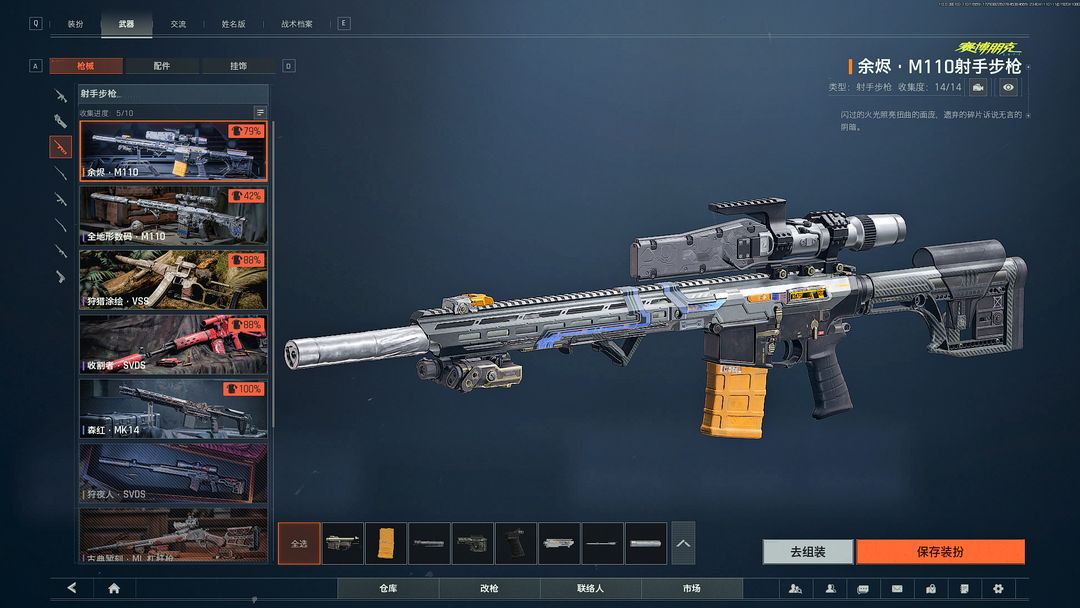Open the 市场 market menu
This screenshot has width=1080, height=608.
tap(691, 588)
